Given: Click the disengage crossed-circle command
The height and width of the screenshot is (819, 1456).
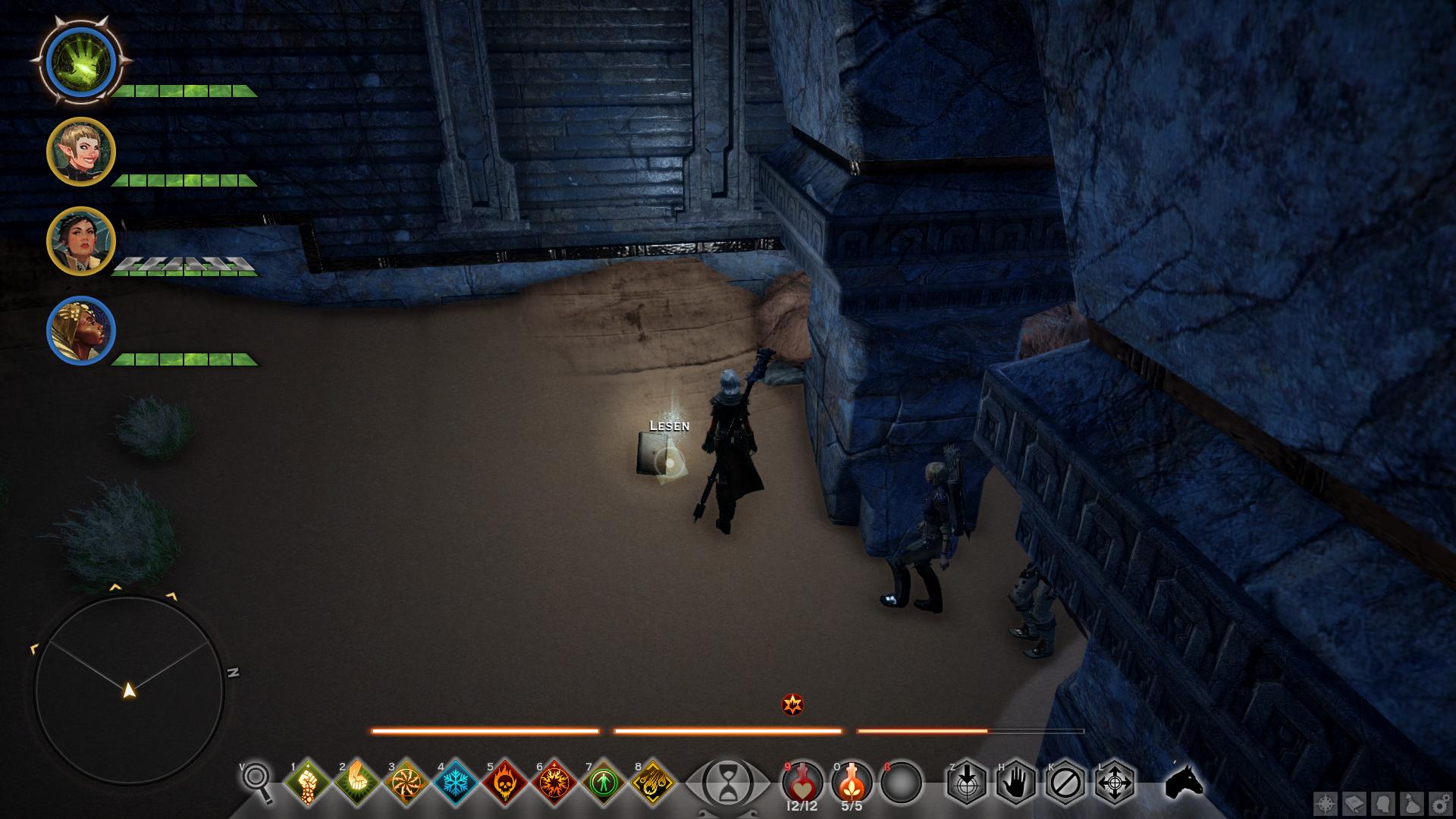Looking at the screenshot, I should click(1065, 782).
